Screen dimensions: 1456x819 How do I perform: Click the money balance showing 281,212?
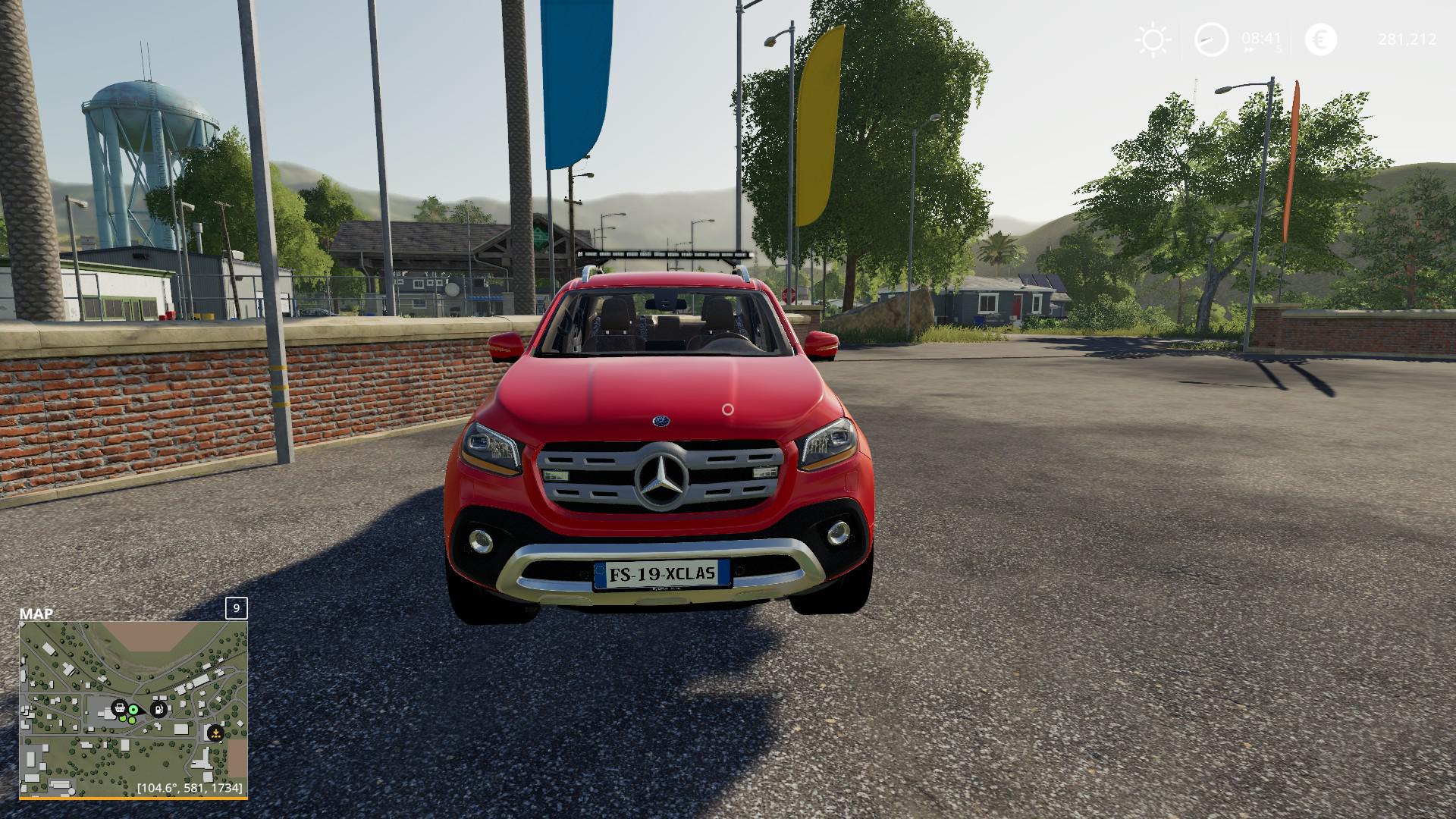(1407, 39)
